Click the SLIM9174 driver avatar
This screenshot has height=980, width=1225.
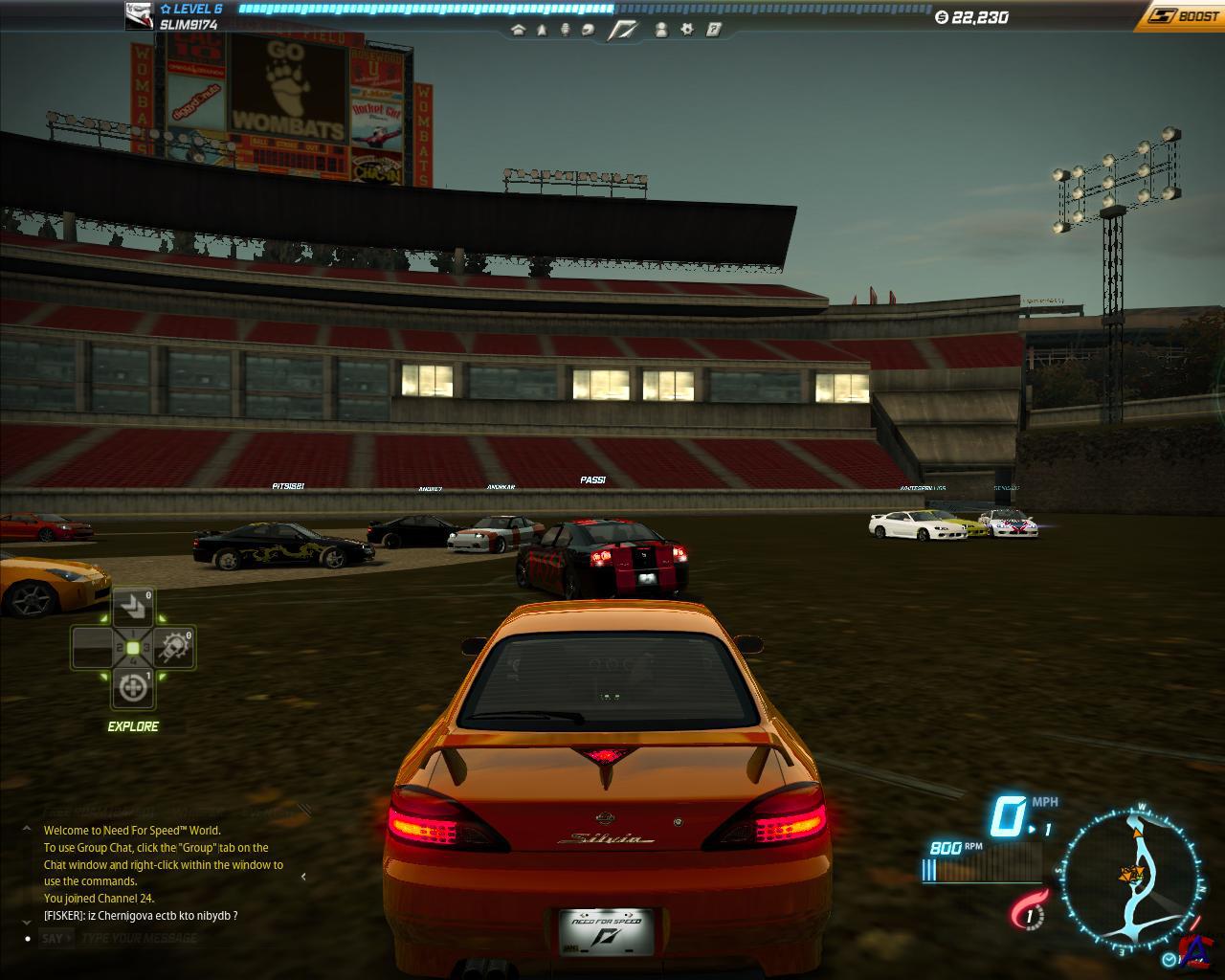click(140, 15)
